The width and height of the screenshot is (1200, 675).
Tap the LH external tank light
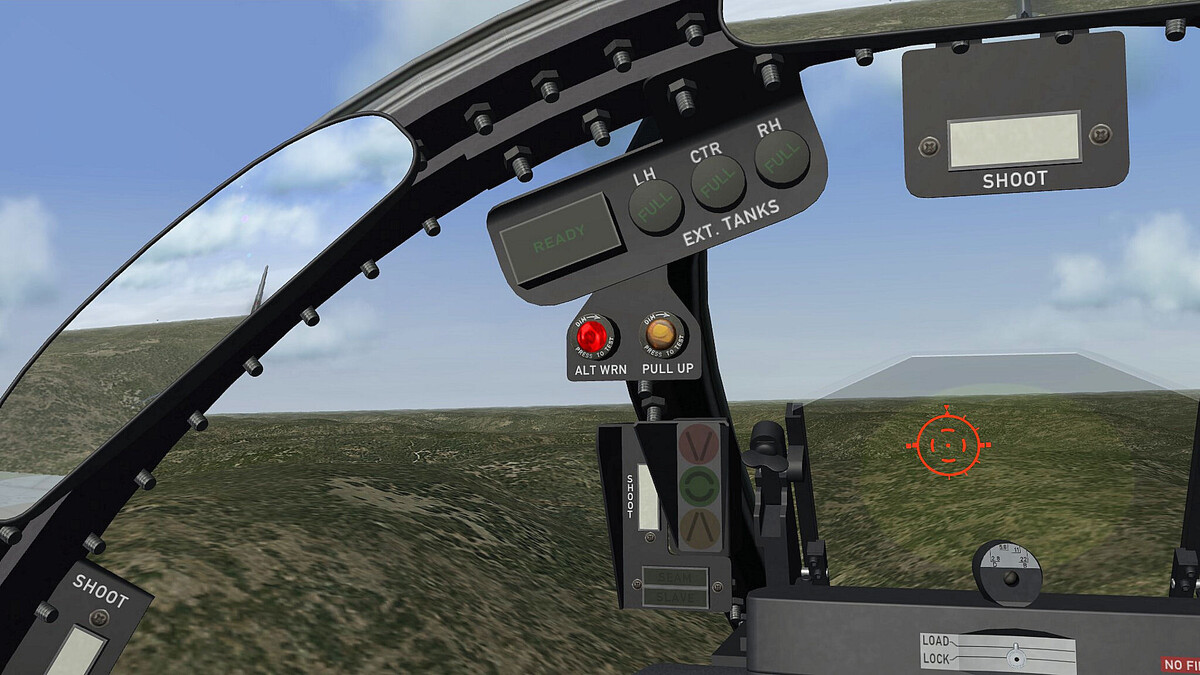click(x=655, y=207)
